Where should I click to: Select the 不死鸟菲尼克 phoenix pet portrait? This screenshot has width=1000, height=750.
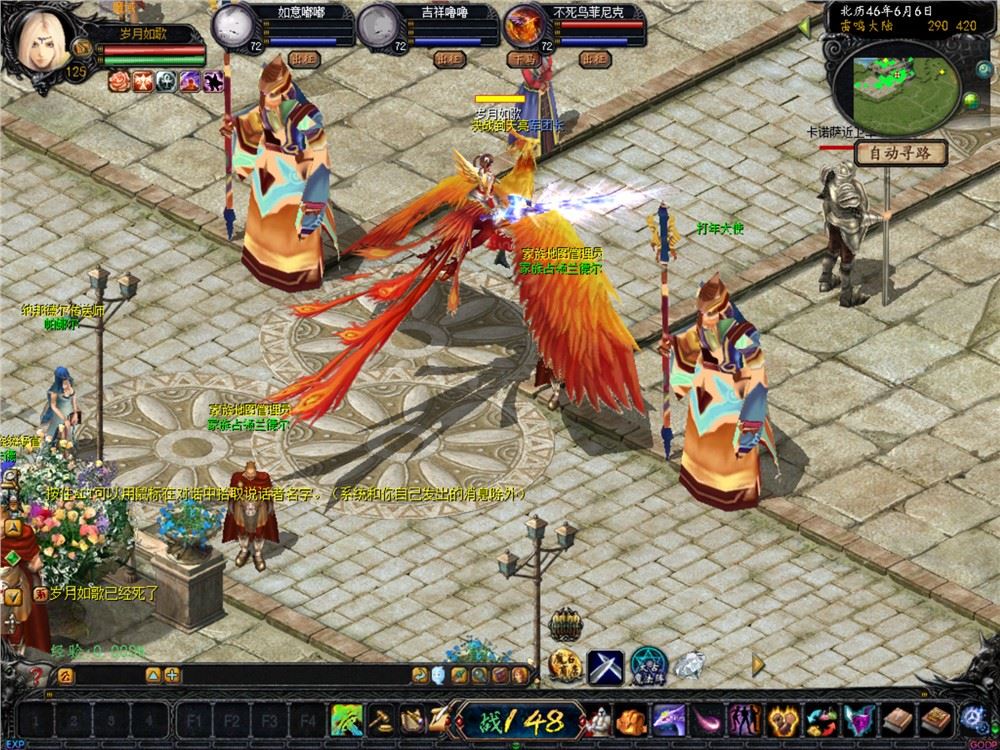coord(523,23)
